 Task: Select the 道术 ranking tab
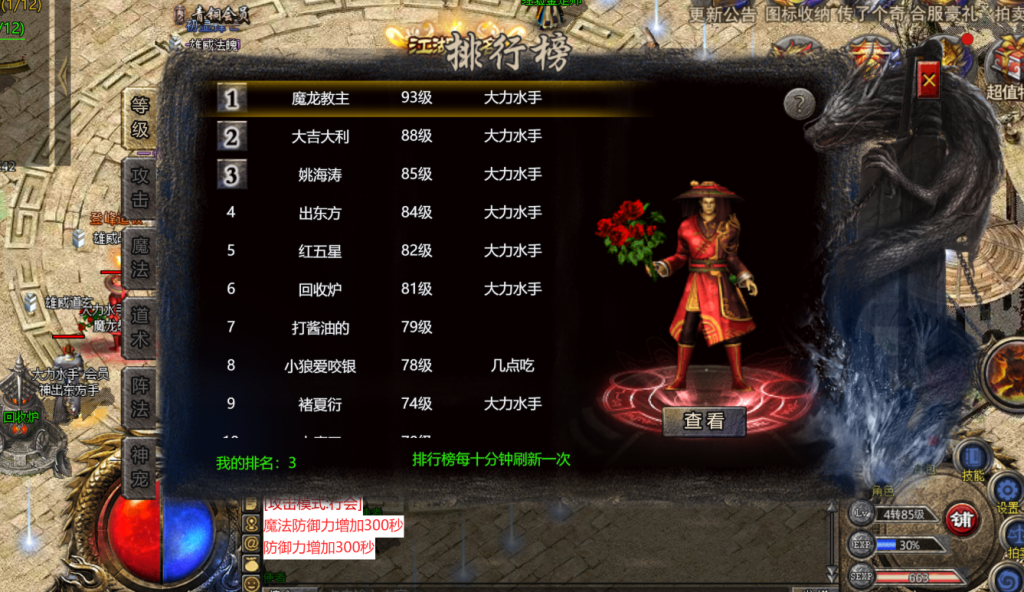[140, 327]
